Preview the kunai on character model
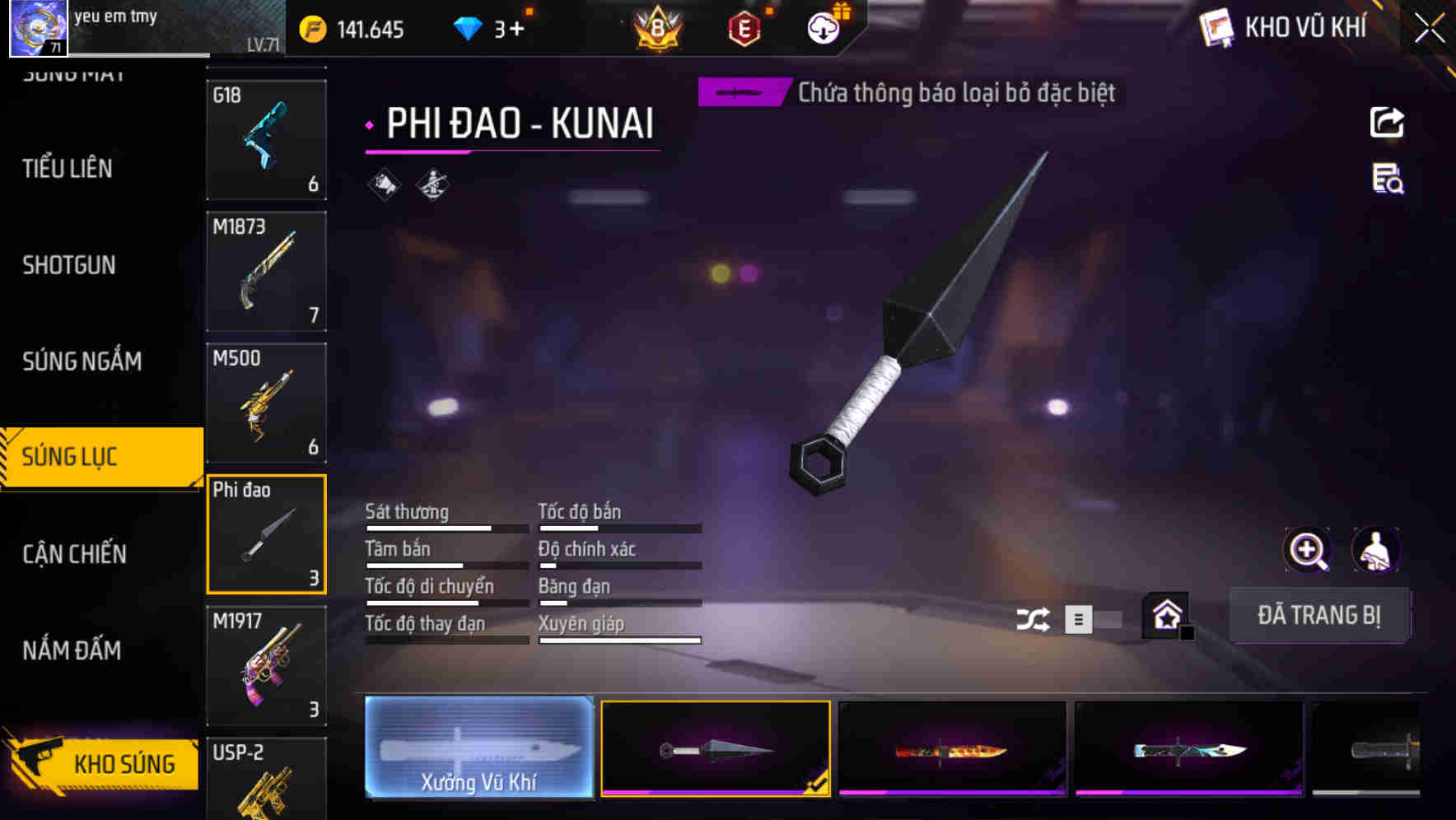 1376,550
